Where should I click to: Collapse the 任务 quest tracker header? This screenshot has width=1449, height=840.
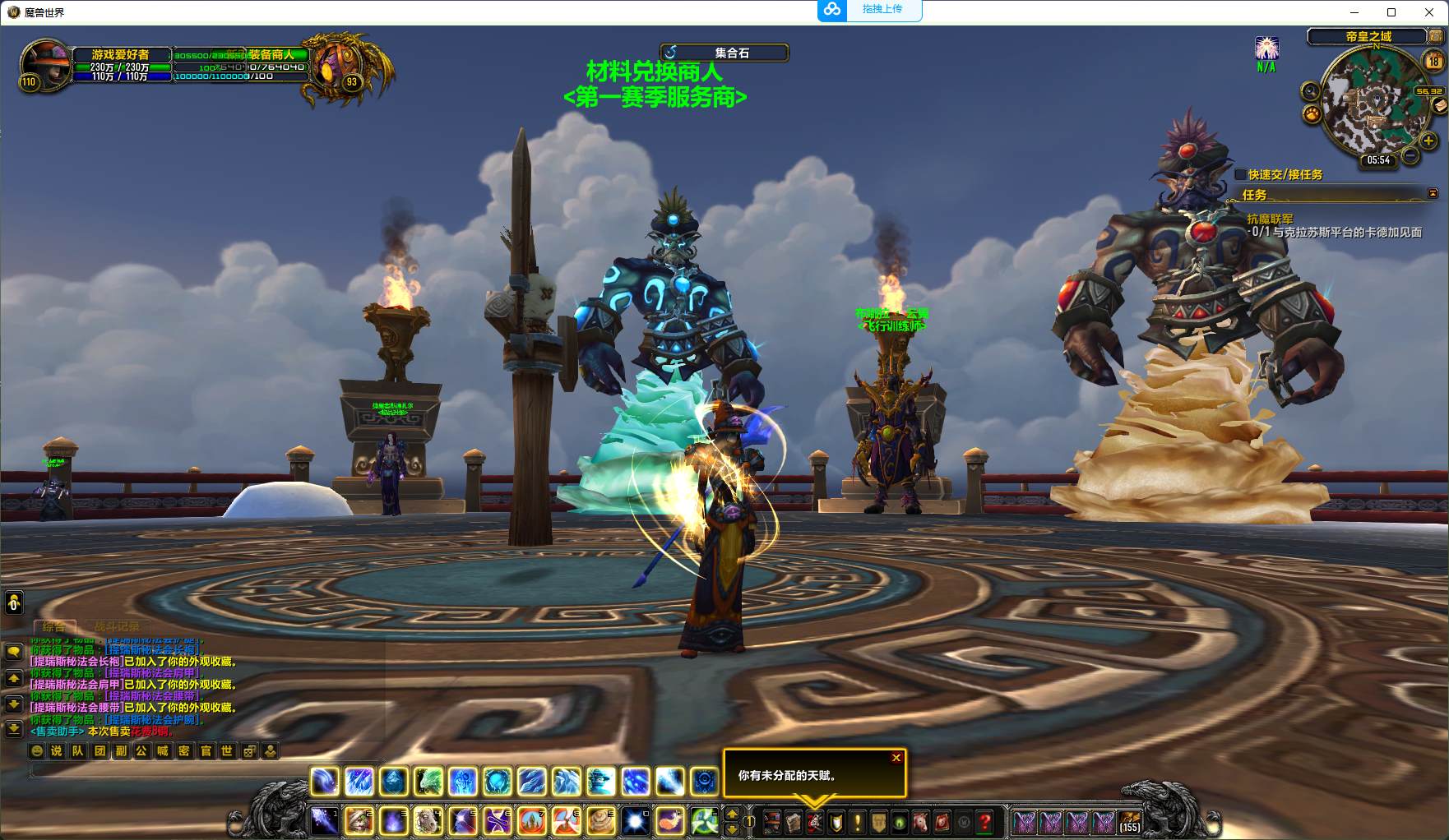[1433, 194]
